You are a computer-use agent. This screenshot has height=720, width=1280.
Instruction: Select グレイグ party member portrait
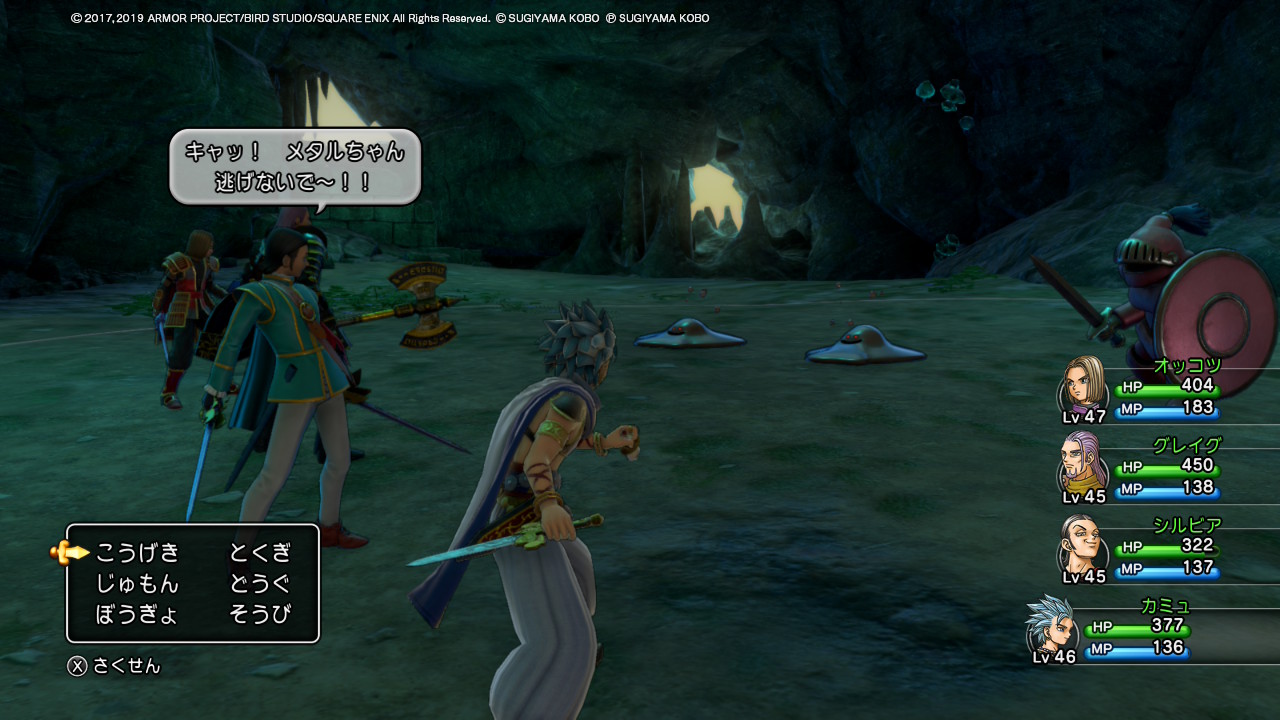pyautogui.click(x=1084, y=465)
